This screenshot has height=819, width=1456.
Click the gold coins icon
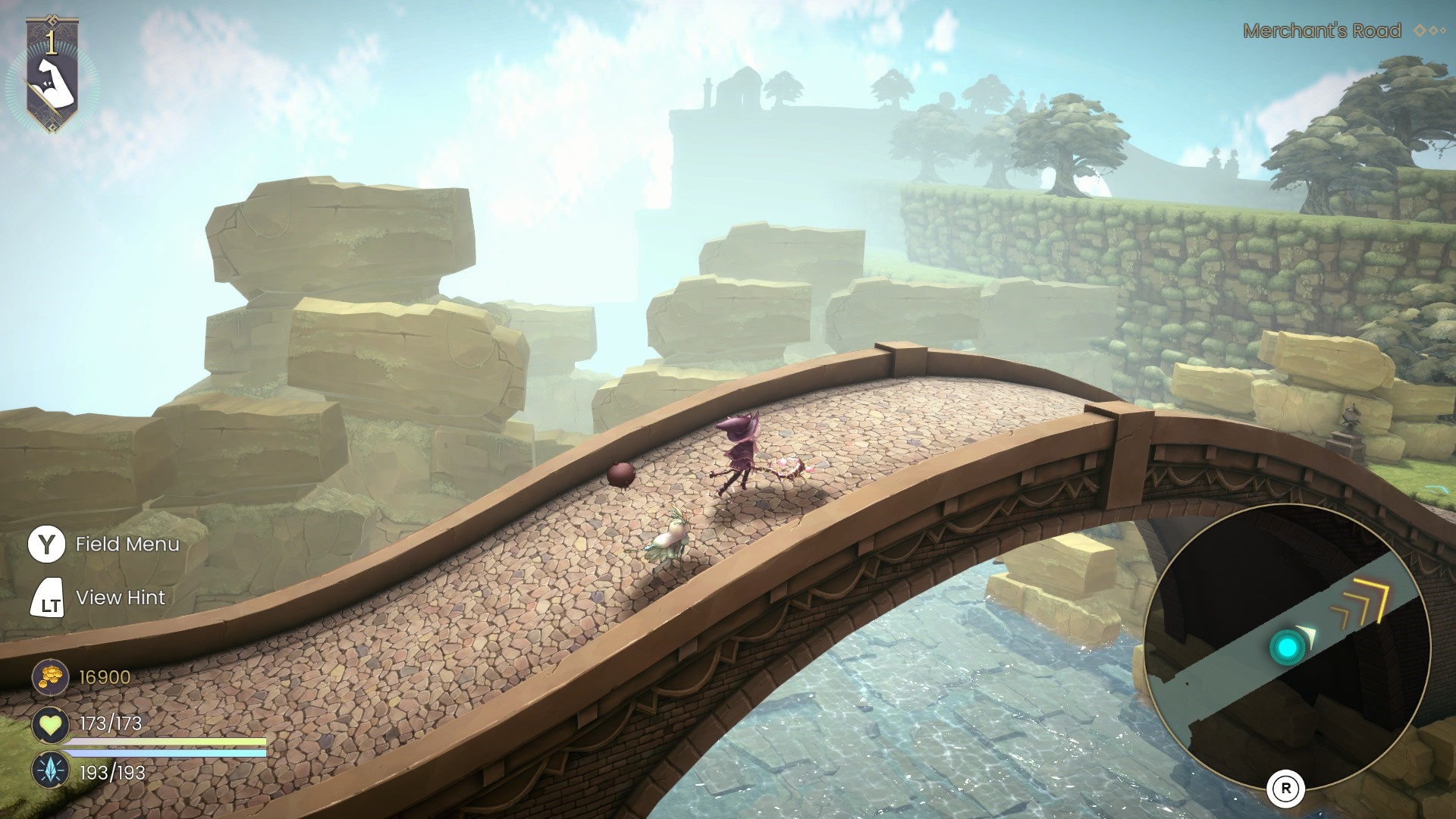click(50, 676)
